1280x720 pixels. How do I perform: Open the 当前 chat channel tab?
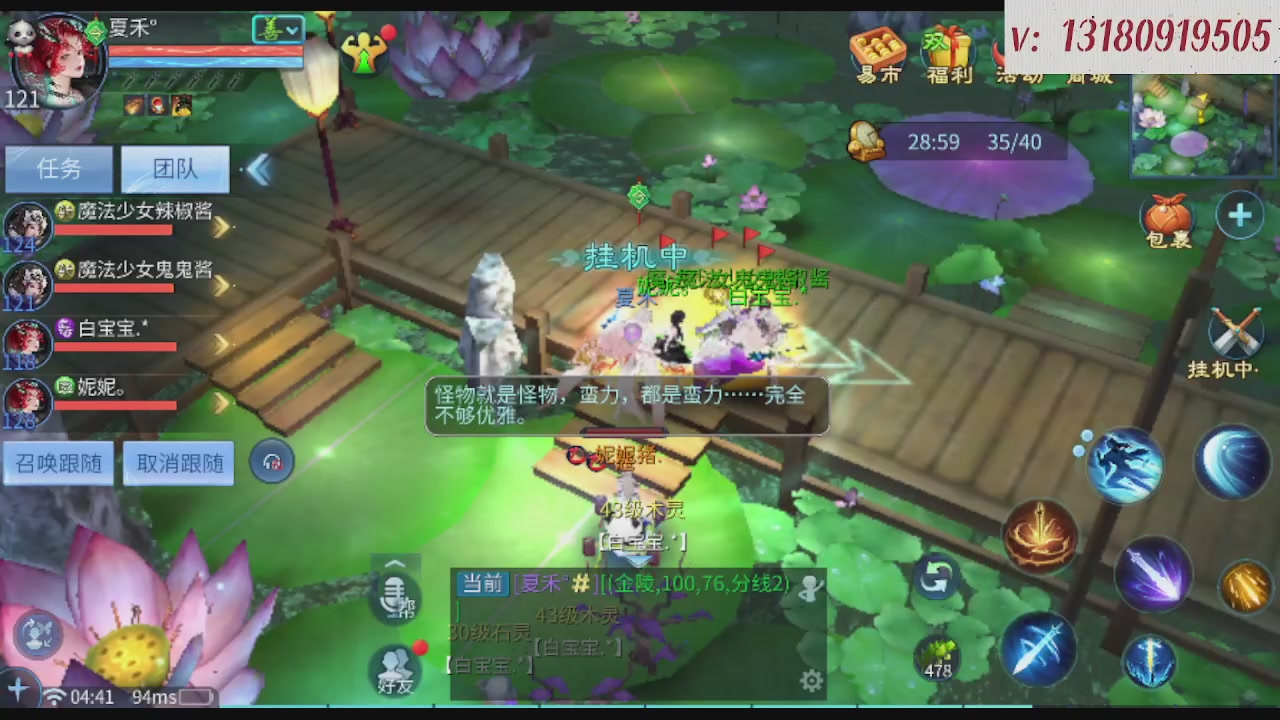[481, 584]
